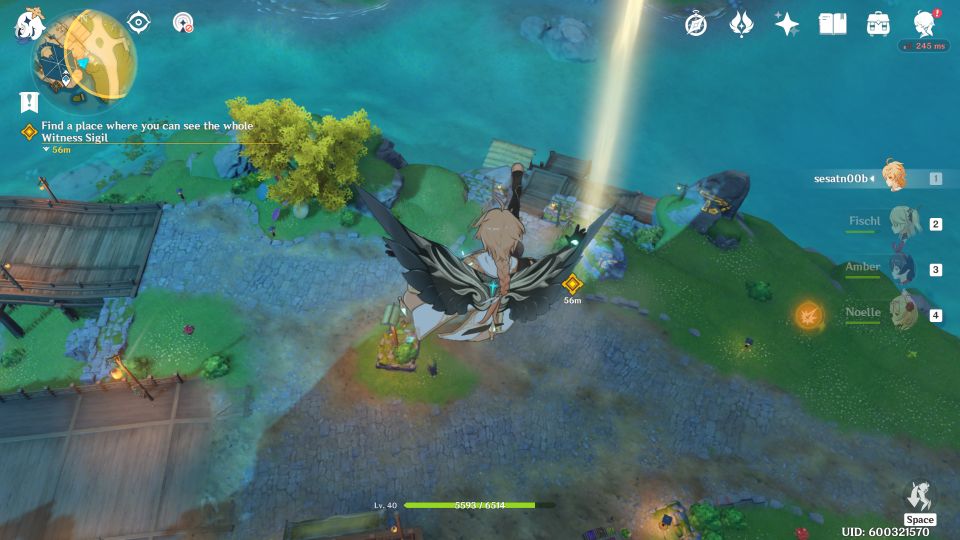
Task: Open the quest log banner icon
Action: (x=29, y=101)
